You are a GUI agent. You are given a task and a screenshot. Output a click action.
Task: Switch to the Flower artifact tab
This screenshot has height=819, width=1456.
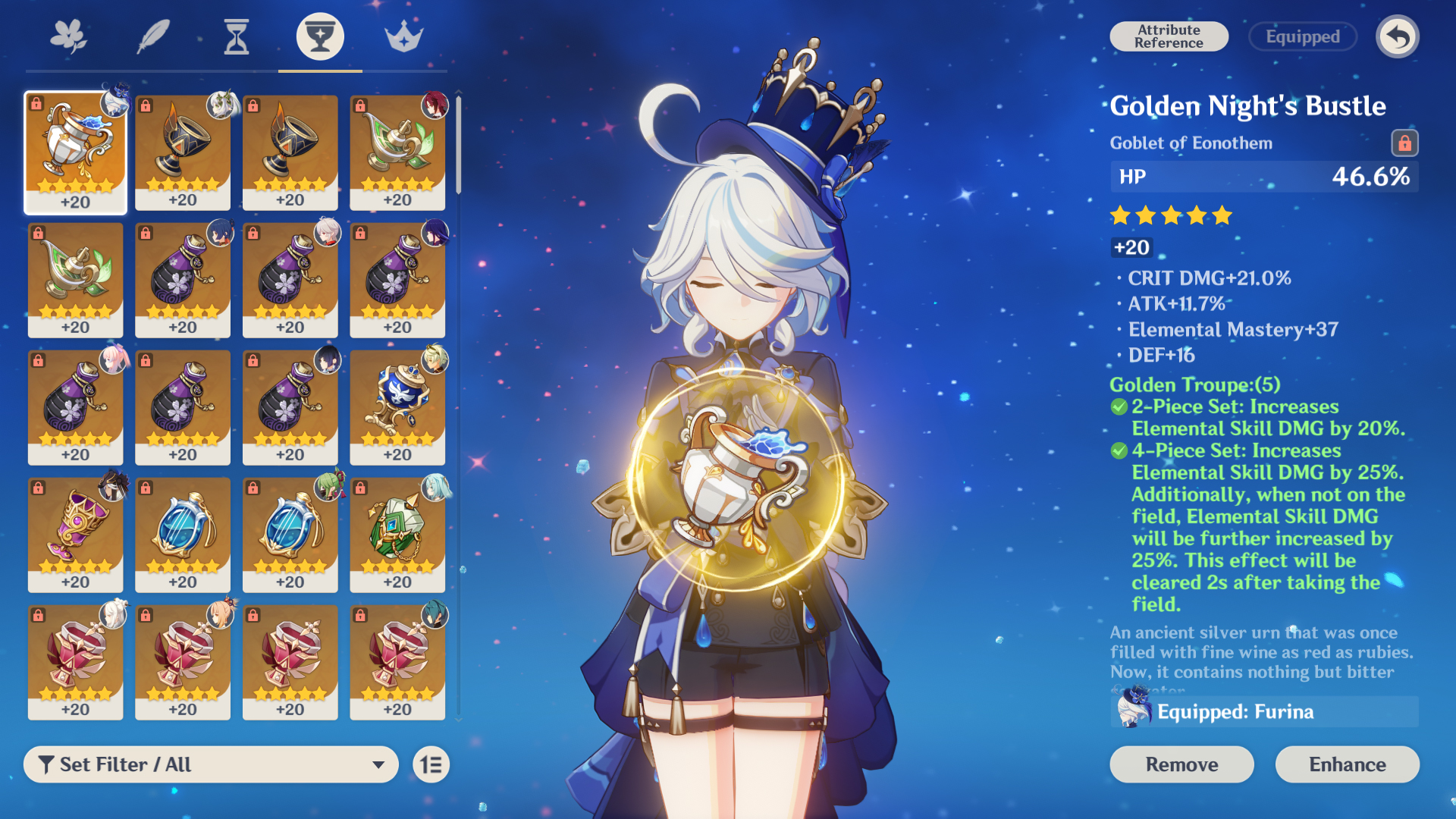pyautogui.click(x=68, y=36)
